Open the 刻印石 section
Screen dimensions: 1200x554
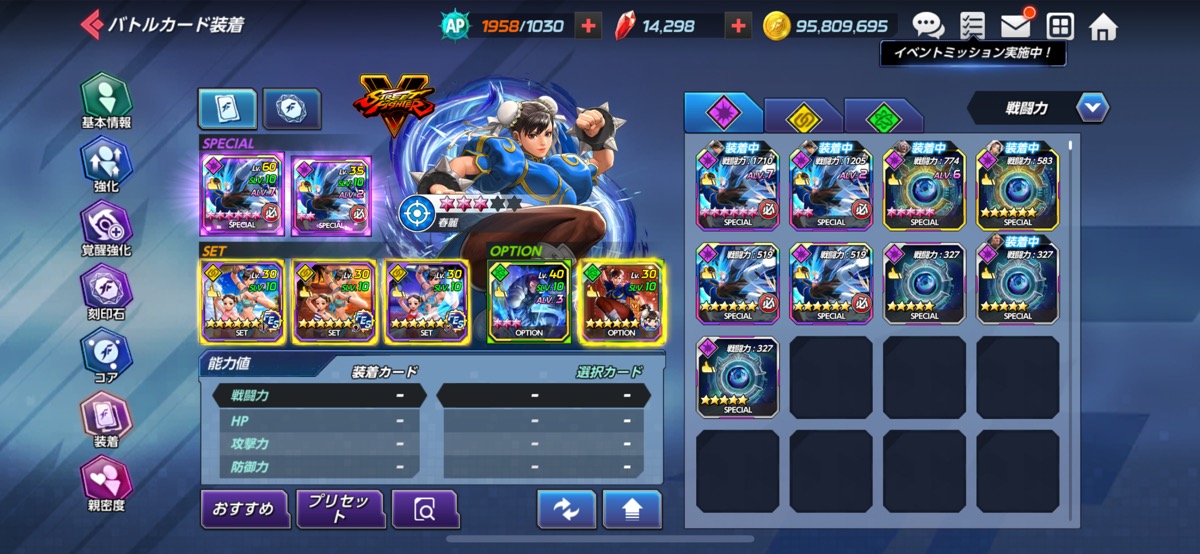(x=105, y=292)
